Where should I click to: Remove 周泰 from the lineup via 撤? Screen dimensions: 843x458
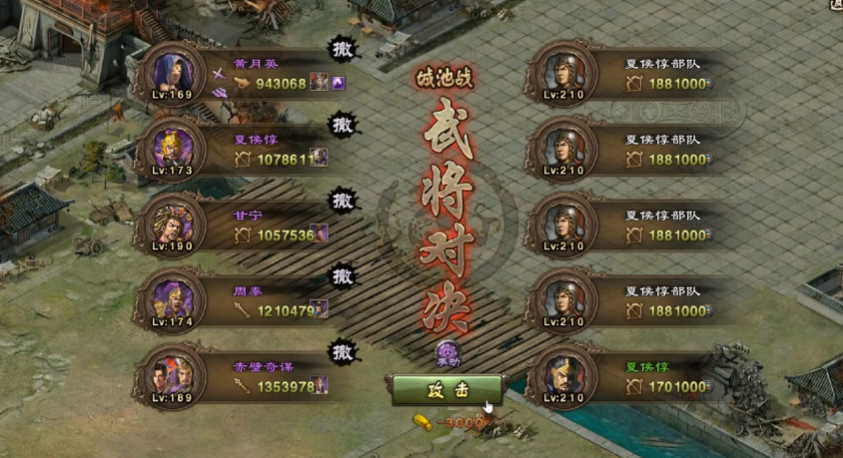343,275
